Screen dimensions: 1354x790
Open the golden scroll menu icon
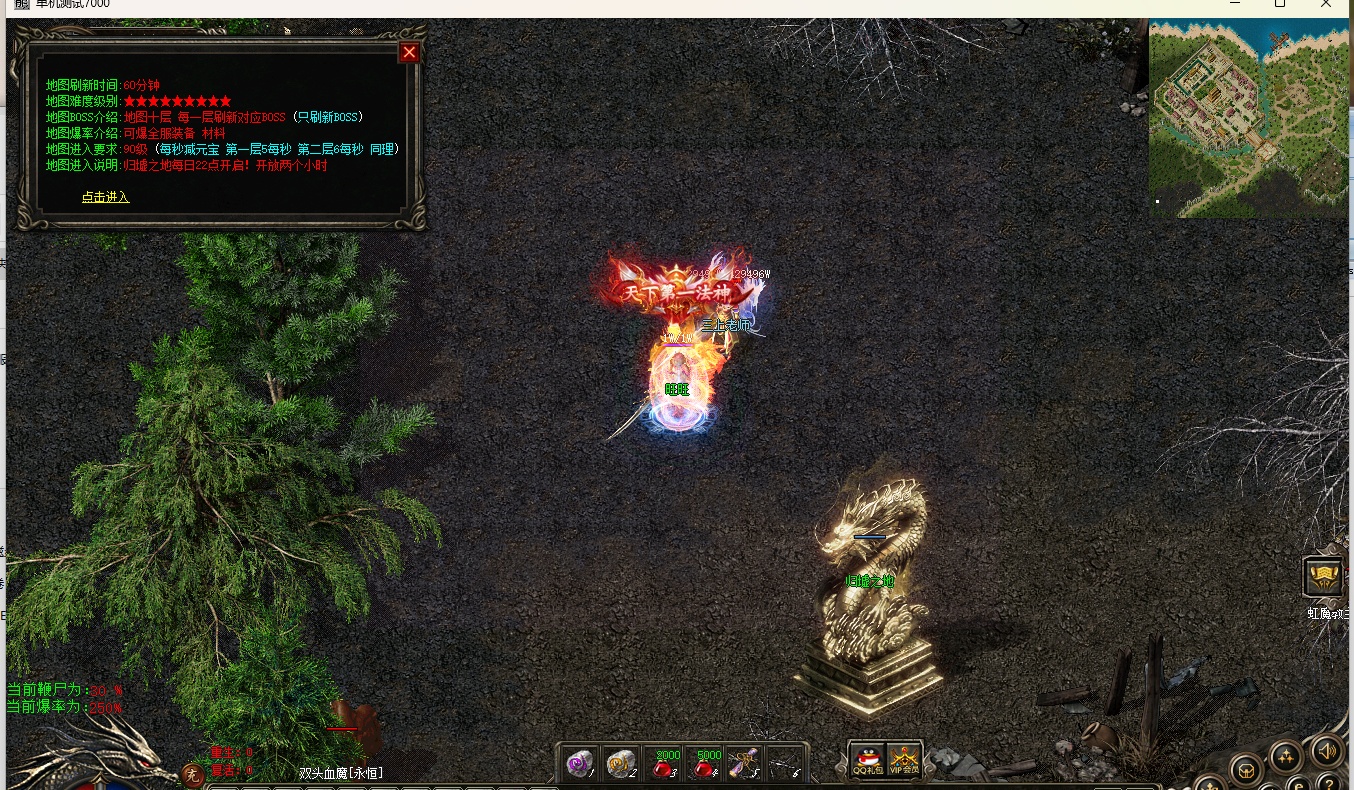coord(1323,577)
